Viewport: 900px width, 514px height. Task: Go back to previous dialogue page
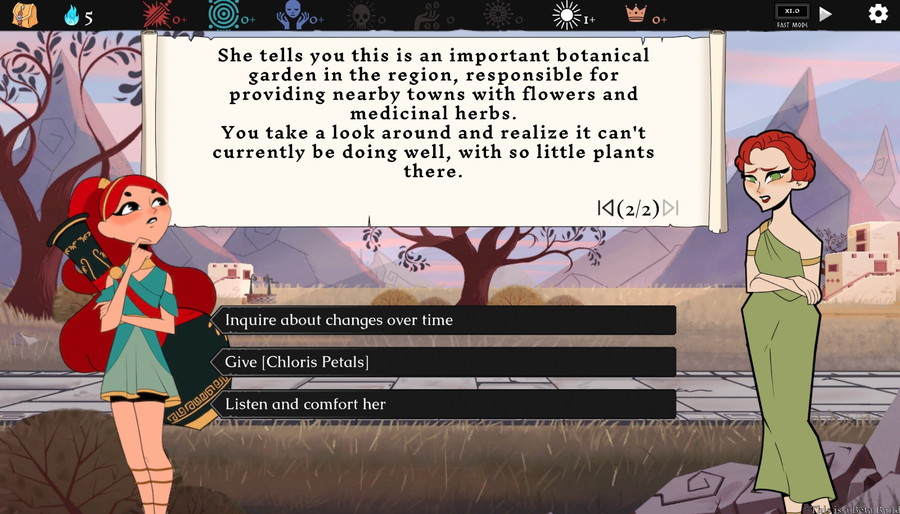(x=605, y=208)
